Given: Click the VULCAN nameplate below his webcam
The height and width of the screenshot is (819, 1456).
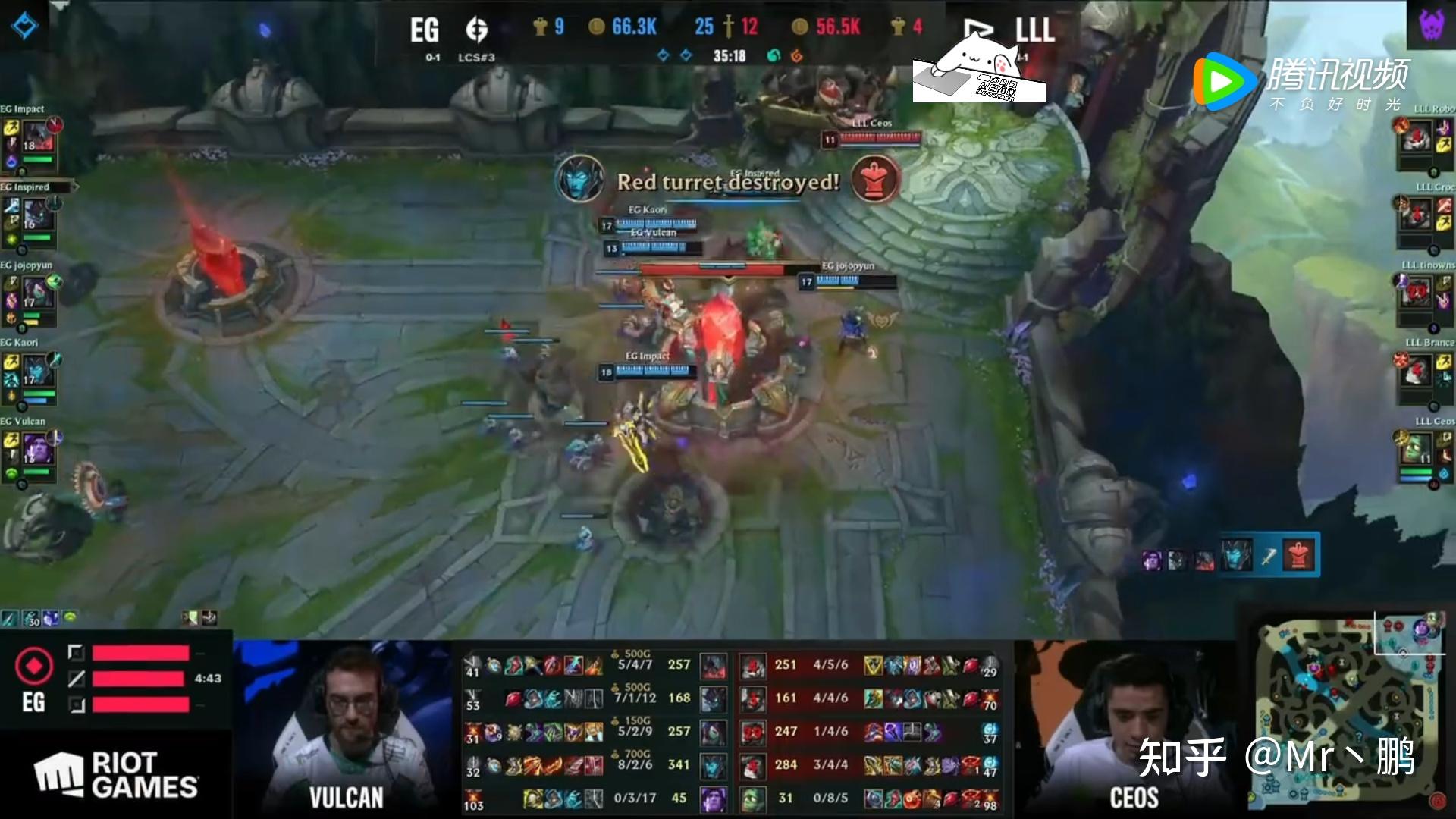Looking at the screenshot, I should [347, 797].
